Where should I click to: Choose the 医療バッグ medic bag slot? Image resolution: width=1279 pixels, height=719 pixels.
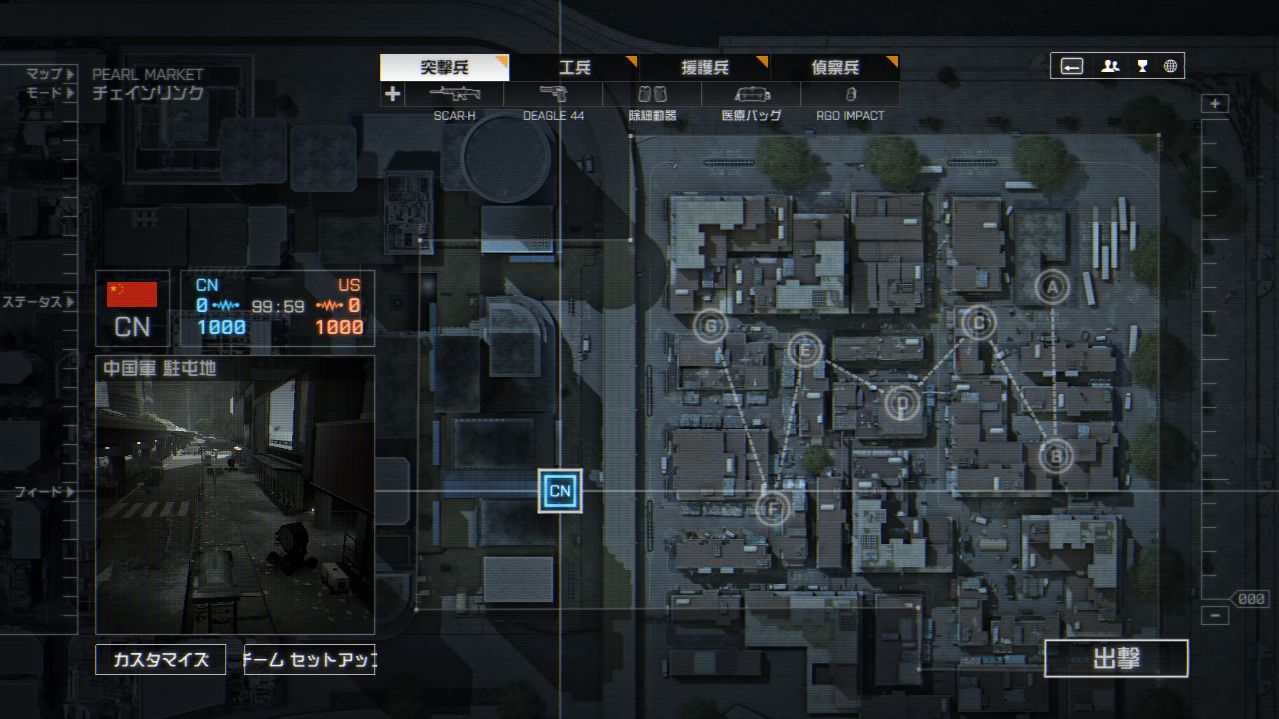(751, 95)
